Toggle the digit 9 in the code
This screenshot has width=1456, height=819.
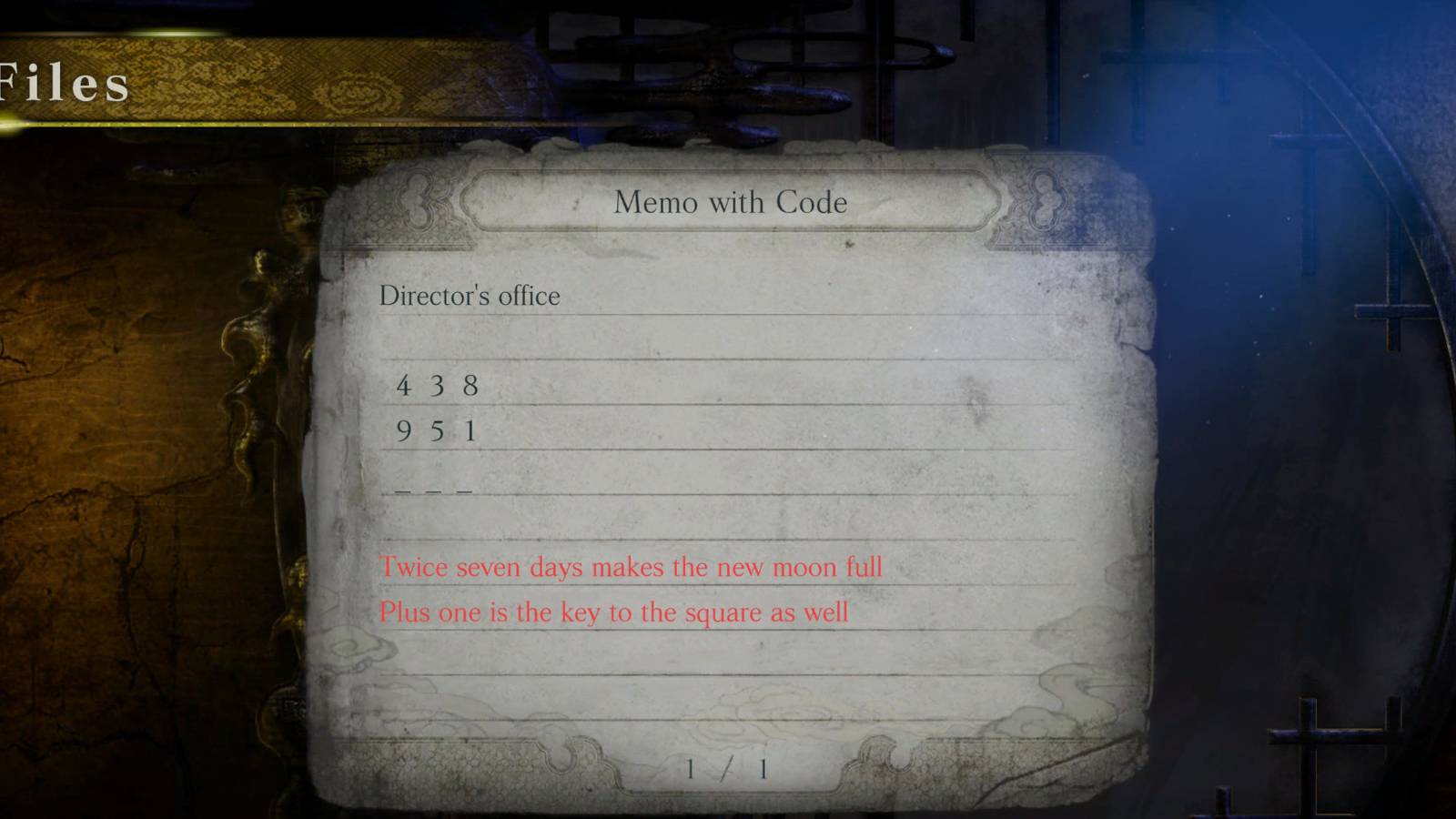click(402, 430)
